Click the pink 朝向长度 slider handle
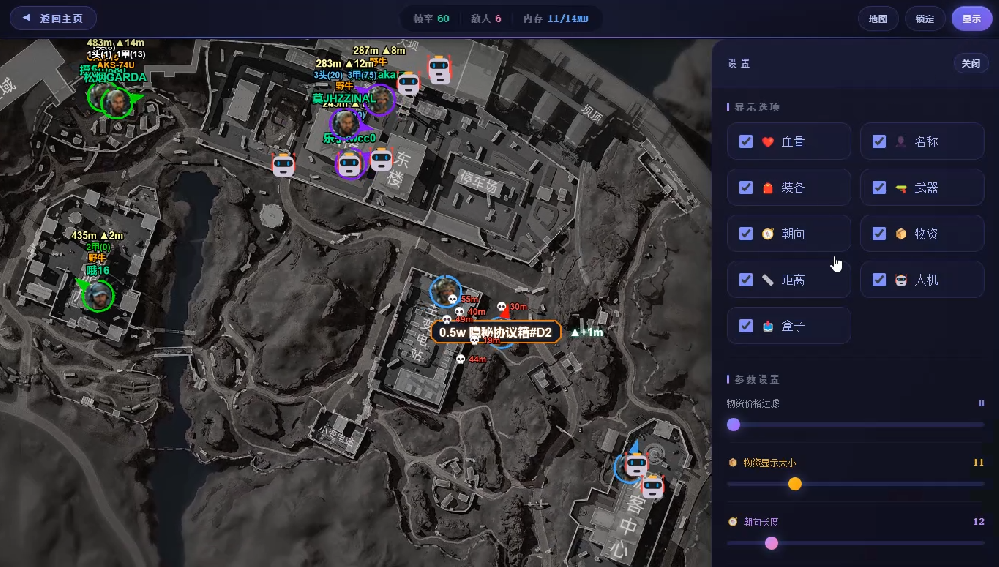This screenshot has height=567, width=999. tap(771, 543)
